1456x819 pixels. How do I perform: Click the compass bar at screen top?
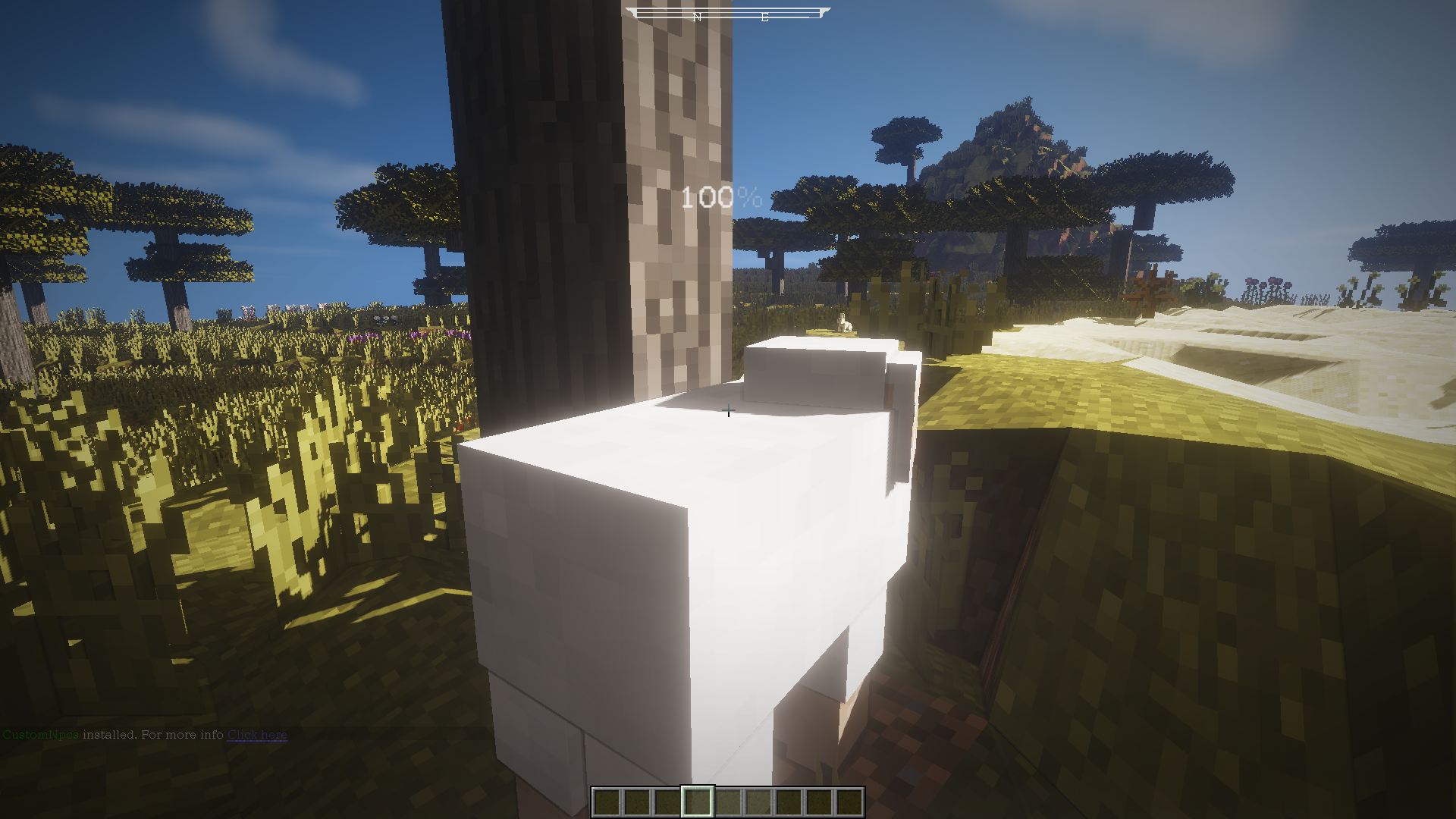pyautogui.click(x=728, y=12)
